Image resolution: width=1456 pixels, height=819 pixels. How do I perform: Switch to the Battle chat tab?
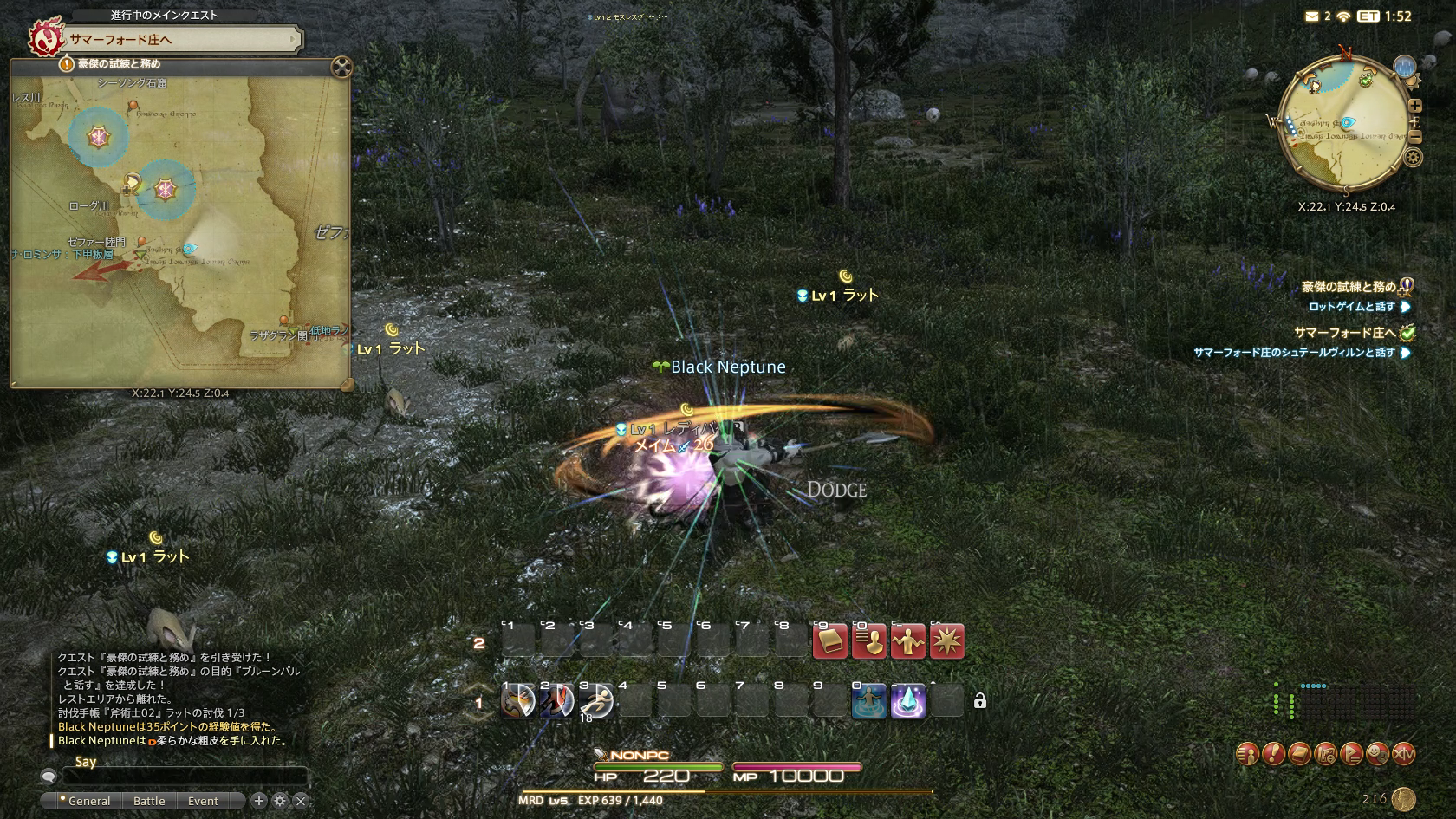[x=149, y=801]
